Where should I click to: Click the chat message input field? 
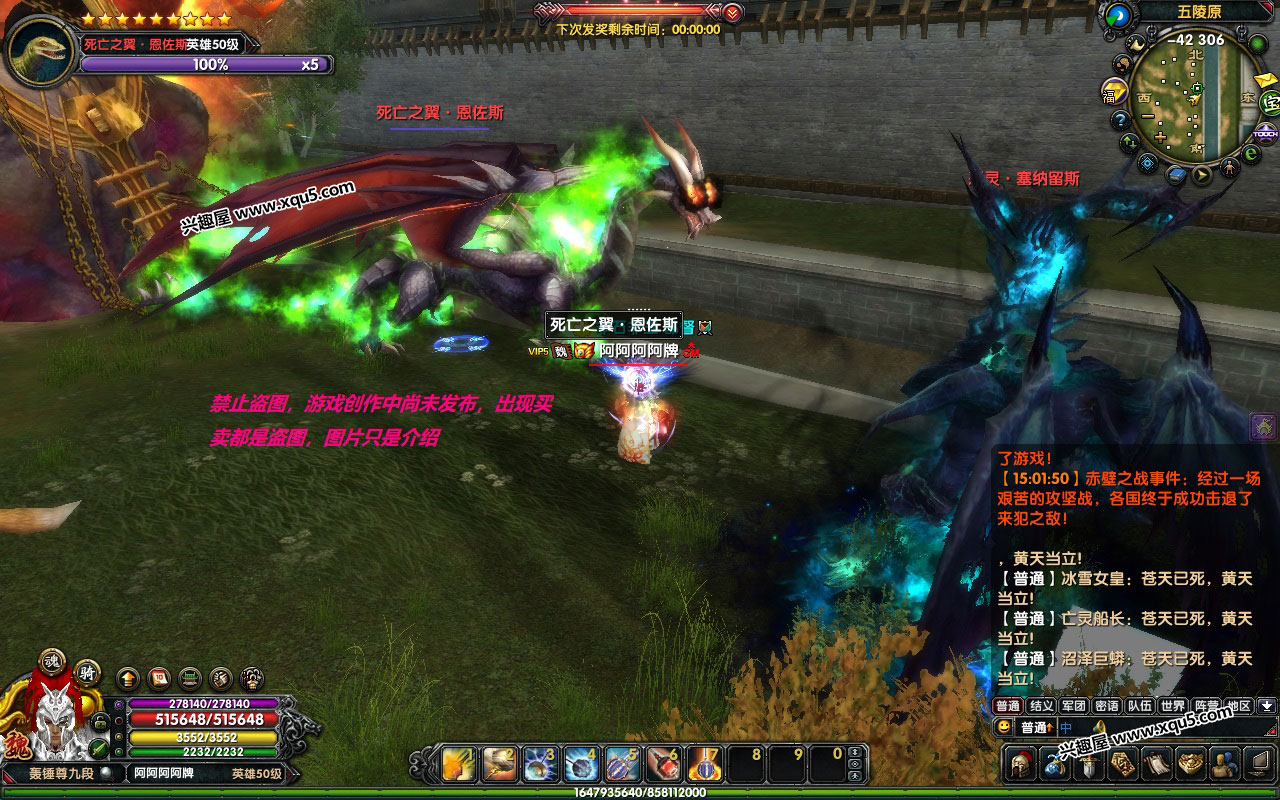(1170, 727)
